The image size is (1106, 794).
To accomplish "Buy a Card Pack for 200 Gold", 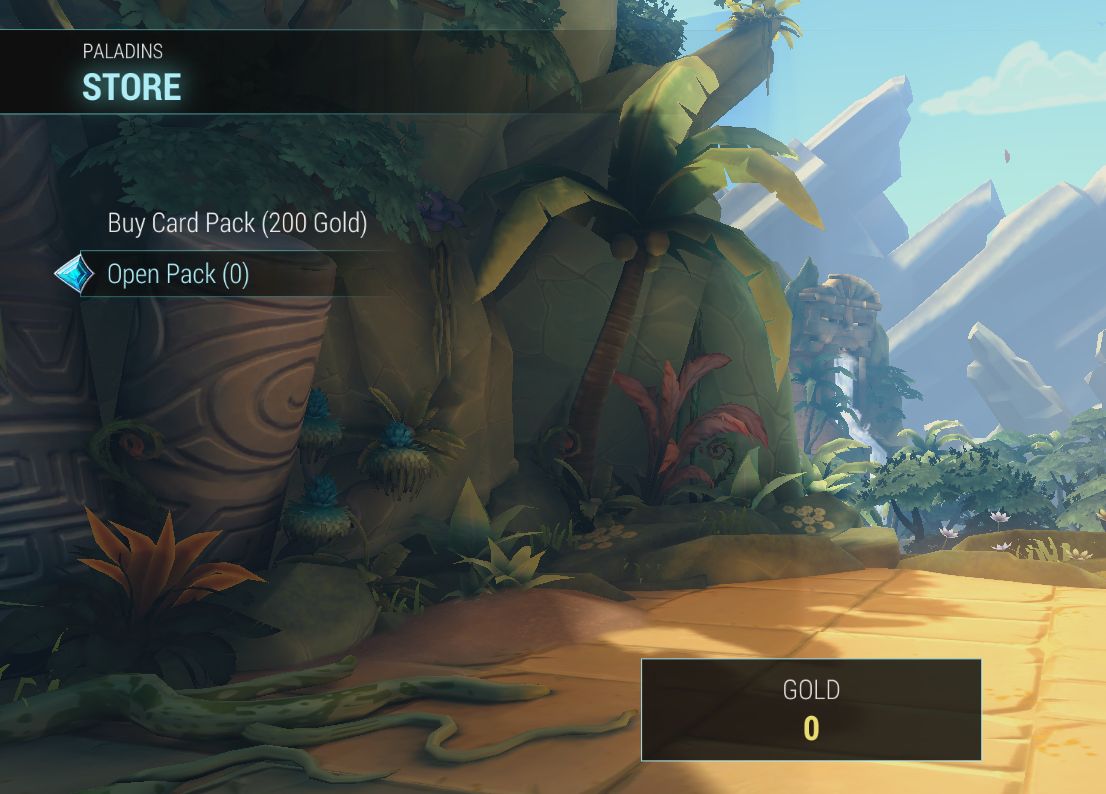I will (x=237, y=223).
